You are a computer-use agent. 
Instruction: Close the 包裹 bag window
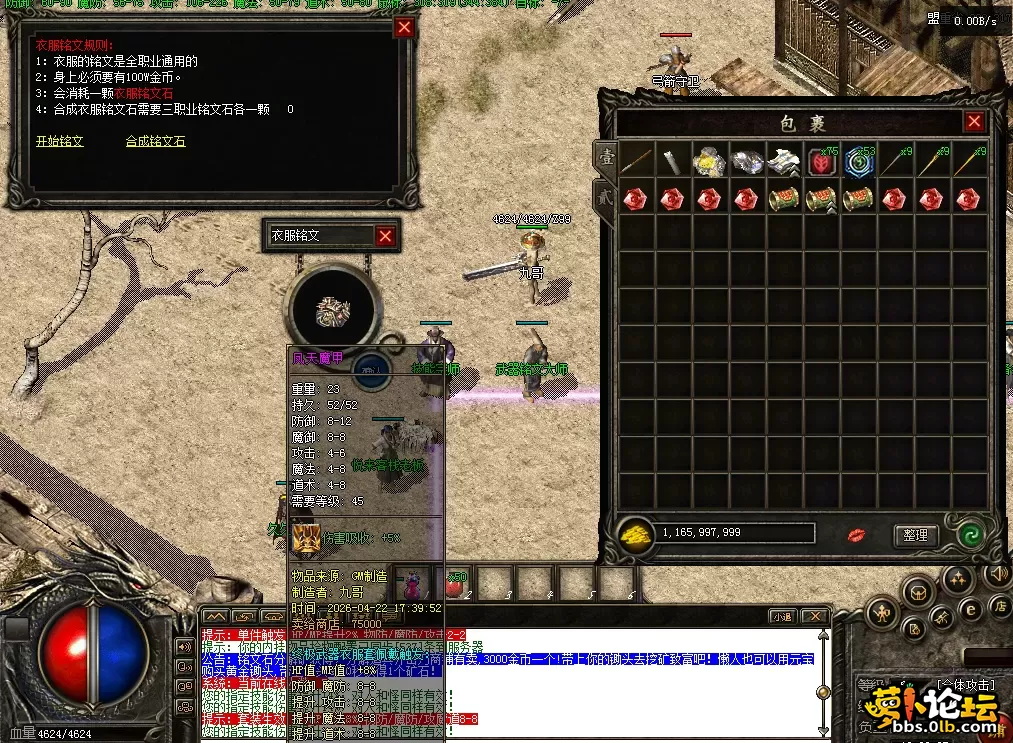click(974, 122)
